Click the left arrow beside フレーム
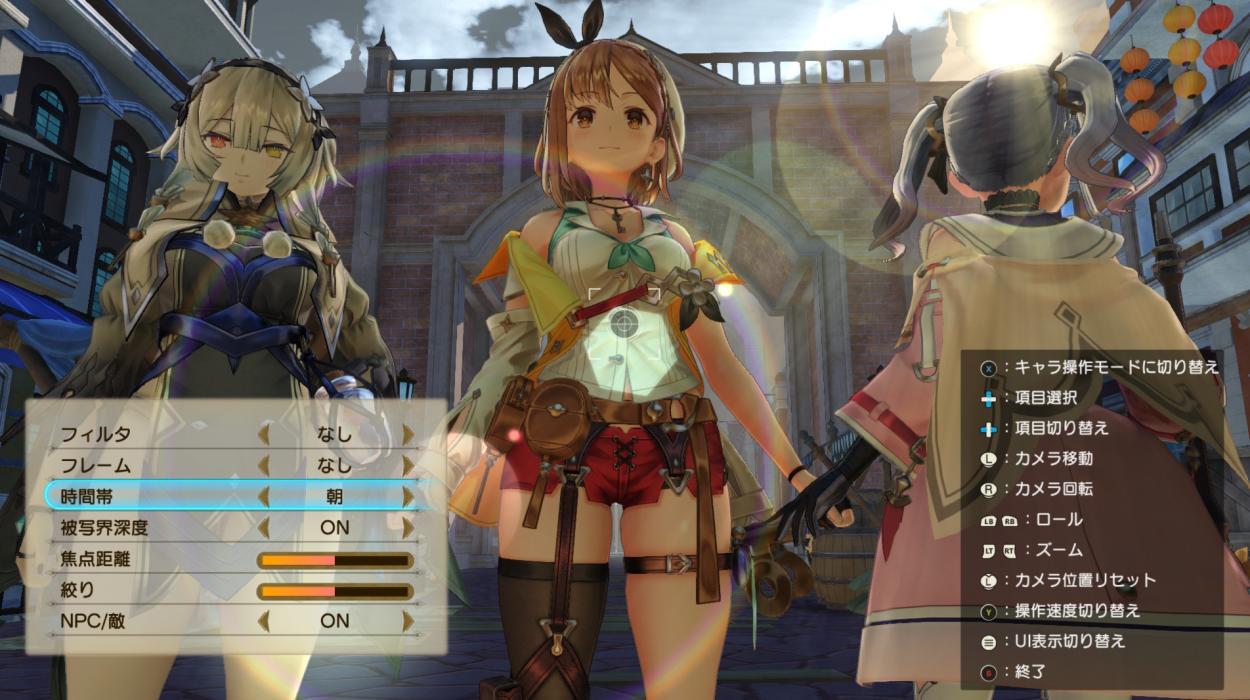 pos(263,465)
